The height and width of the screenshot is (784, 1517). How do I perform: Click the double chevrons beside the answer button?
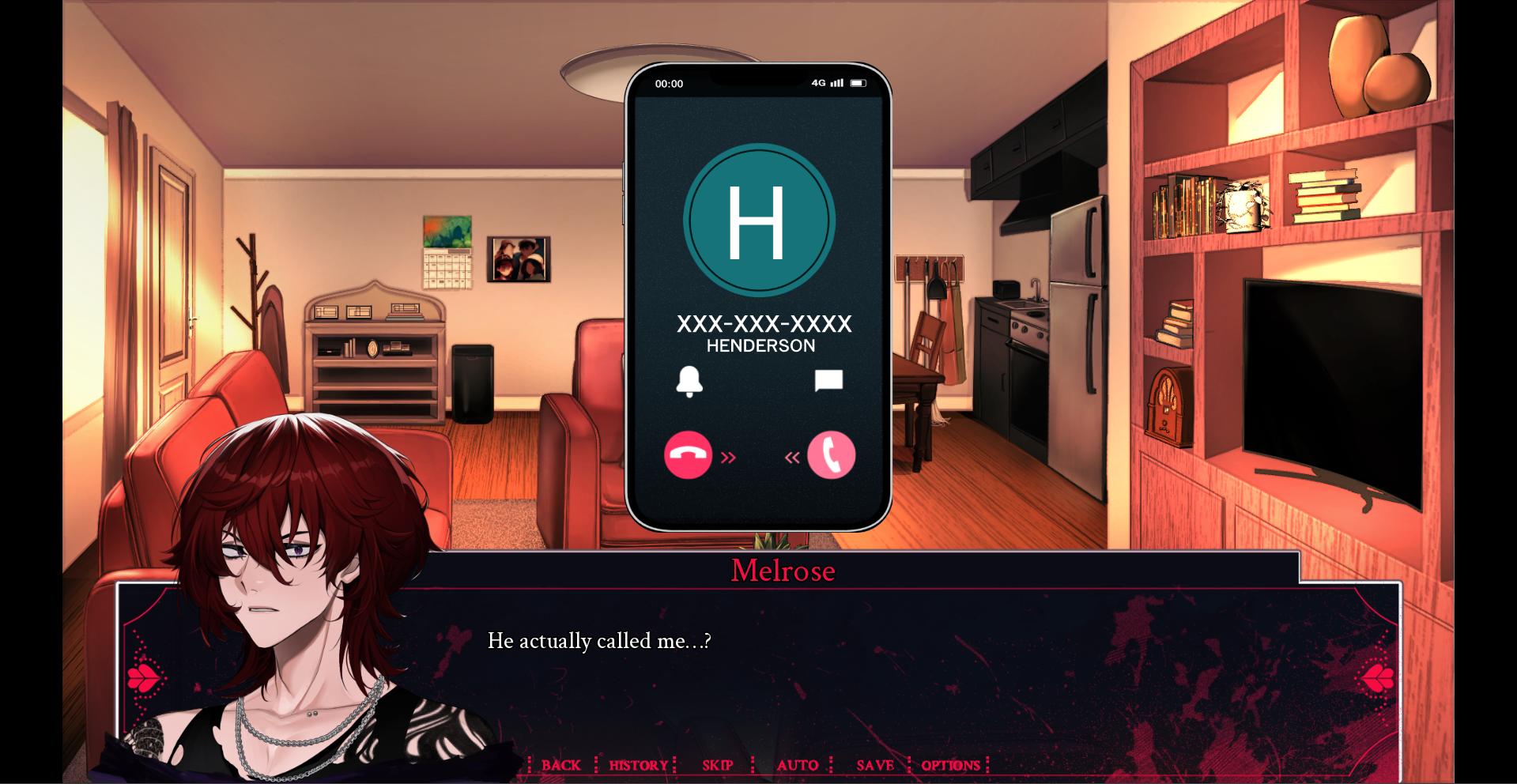point(791,457)
